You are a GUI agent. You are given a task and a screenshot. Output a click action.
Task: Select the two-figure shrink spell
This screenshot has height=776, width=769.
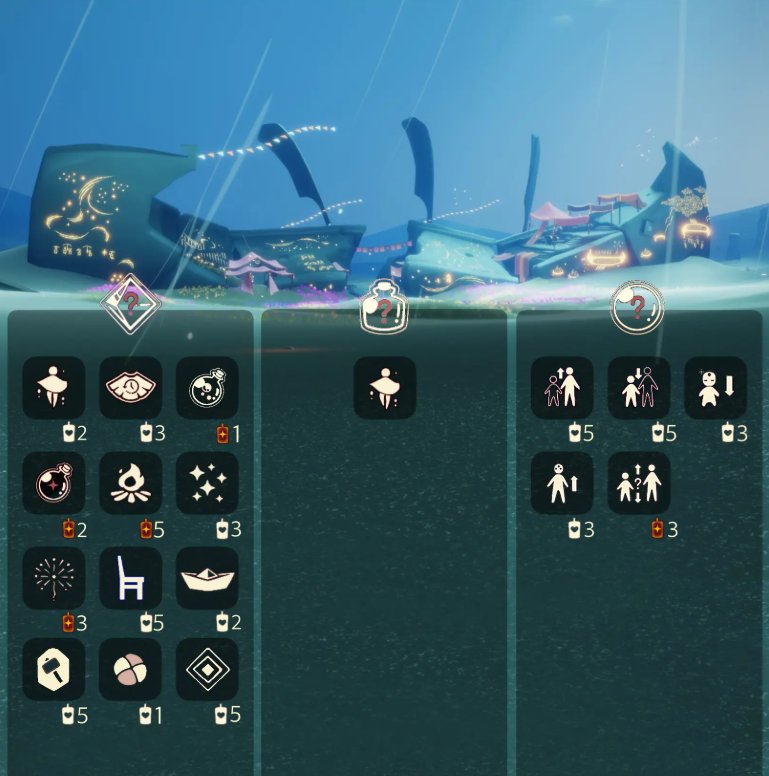click(x=639, y=387)
